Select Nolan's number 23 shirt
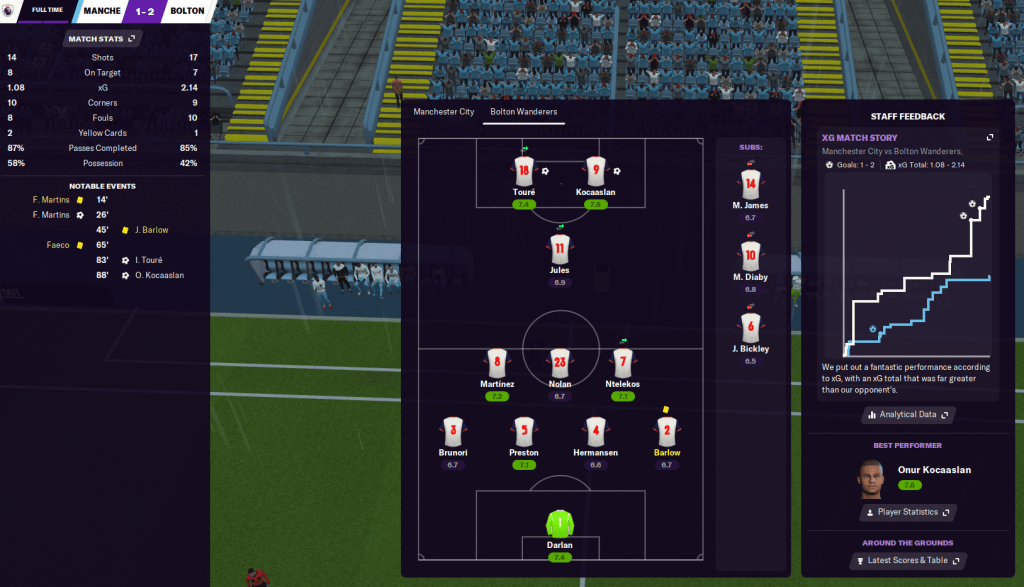The width and height of the screenshot is (1024, 587). pos(559,362)
